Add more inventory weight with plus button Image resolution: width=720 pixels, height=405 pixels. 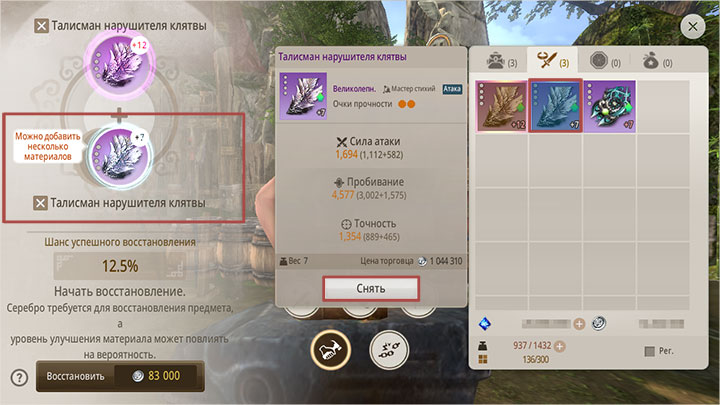coord(561,346)
